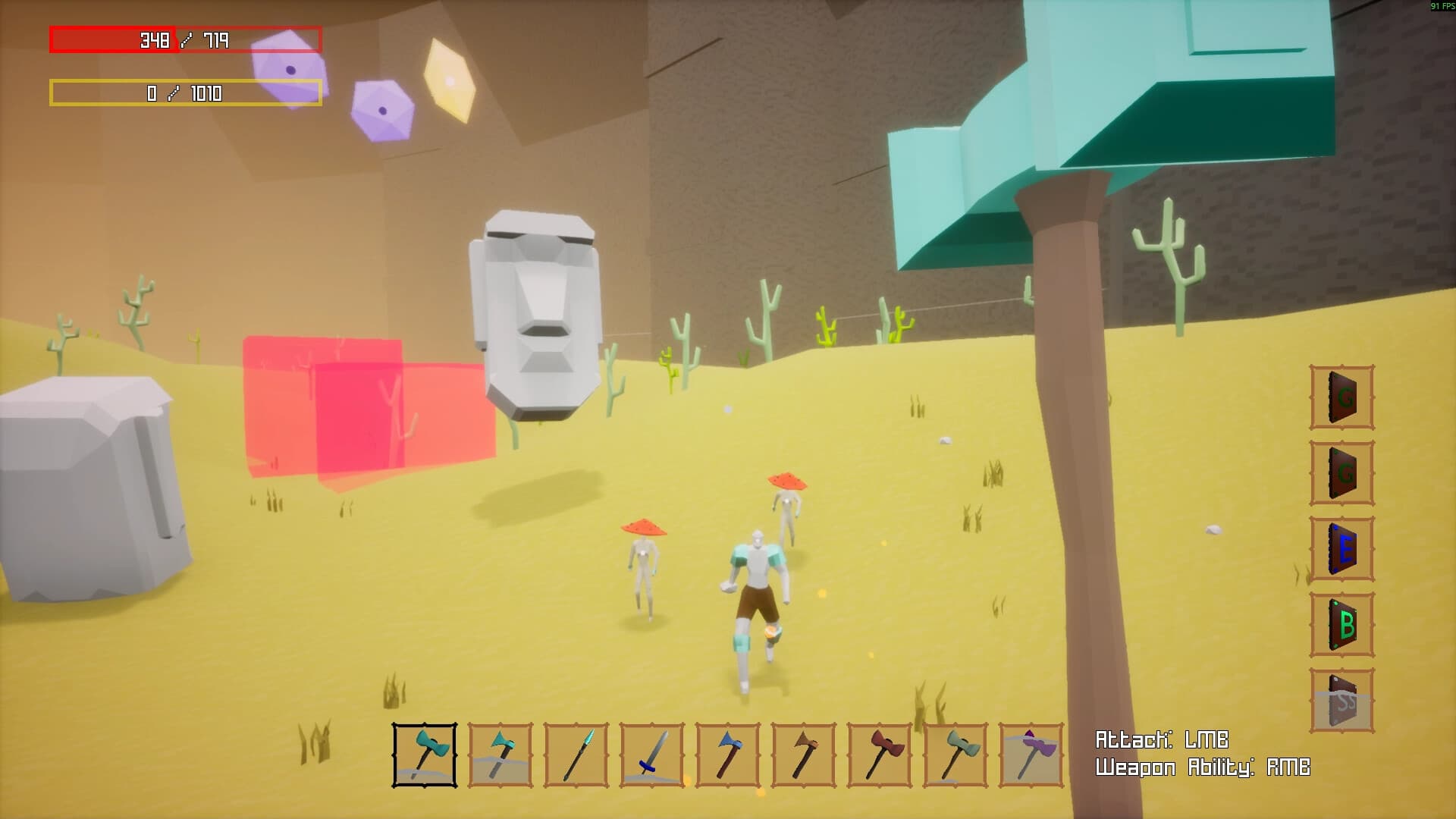Click the red health bar showing 348/719
The image size is (1456, 819).
point(186,39)
